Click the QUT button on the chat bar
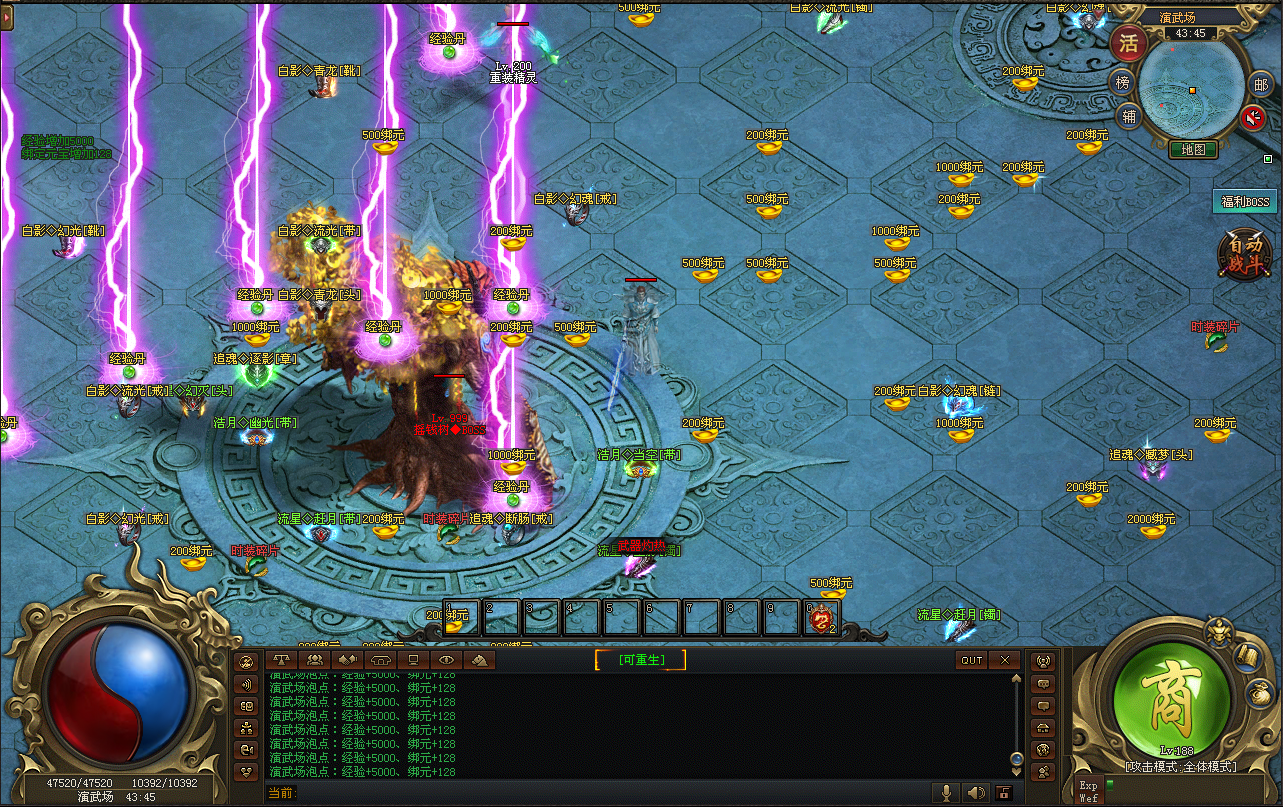The height and width of the screenshot is (807, 1283). coord(972,660)
